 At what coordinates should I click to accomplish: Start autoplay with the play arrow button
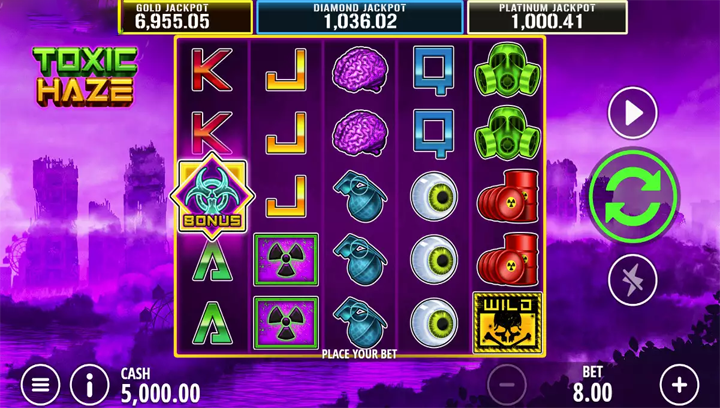[x=633, y=113]
